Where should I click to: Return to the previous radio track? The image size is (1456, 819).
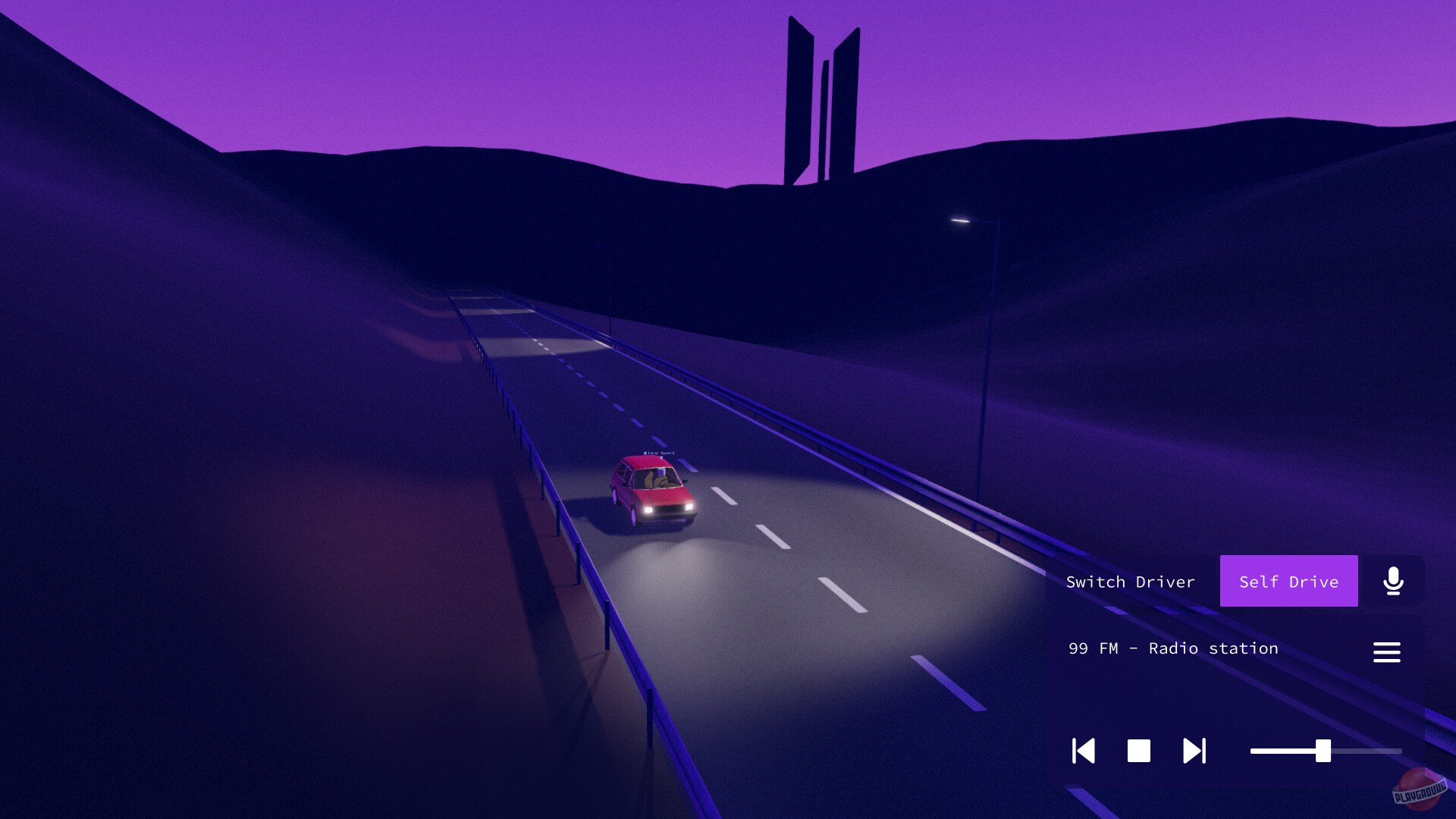click(x=1084, y=752)
